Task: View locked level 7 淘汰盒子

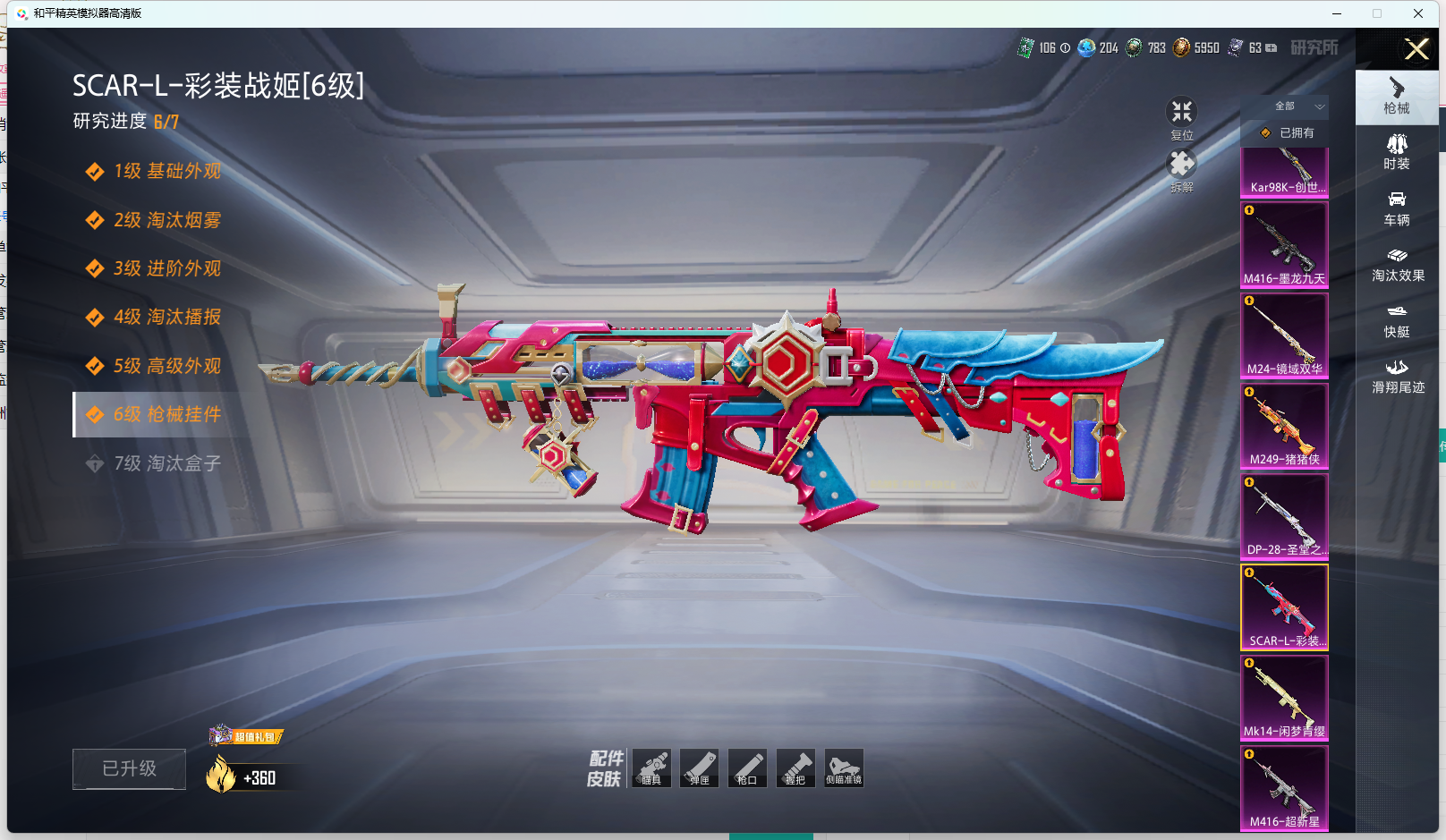Action: 166,463
